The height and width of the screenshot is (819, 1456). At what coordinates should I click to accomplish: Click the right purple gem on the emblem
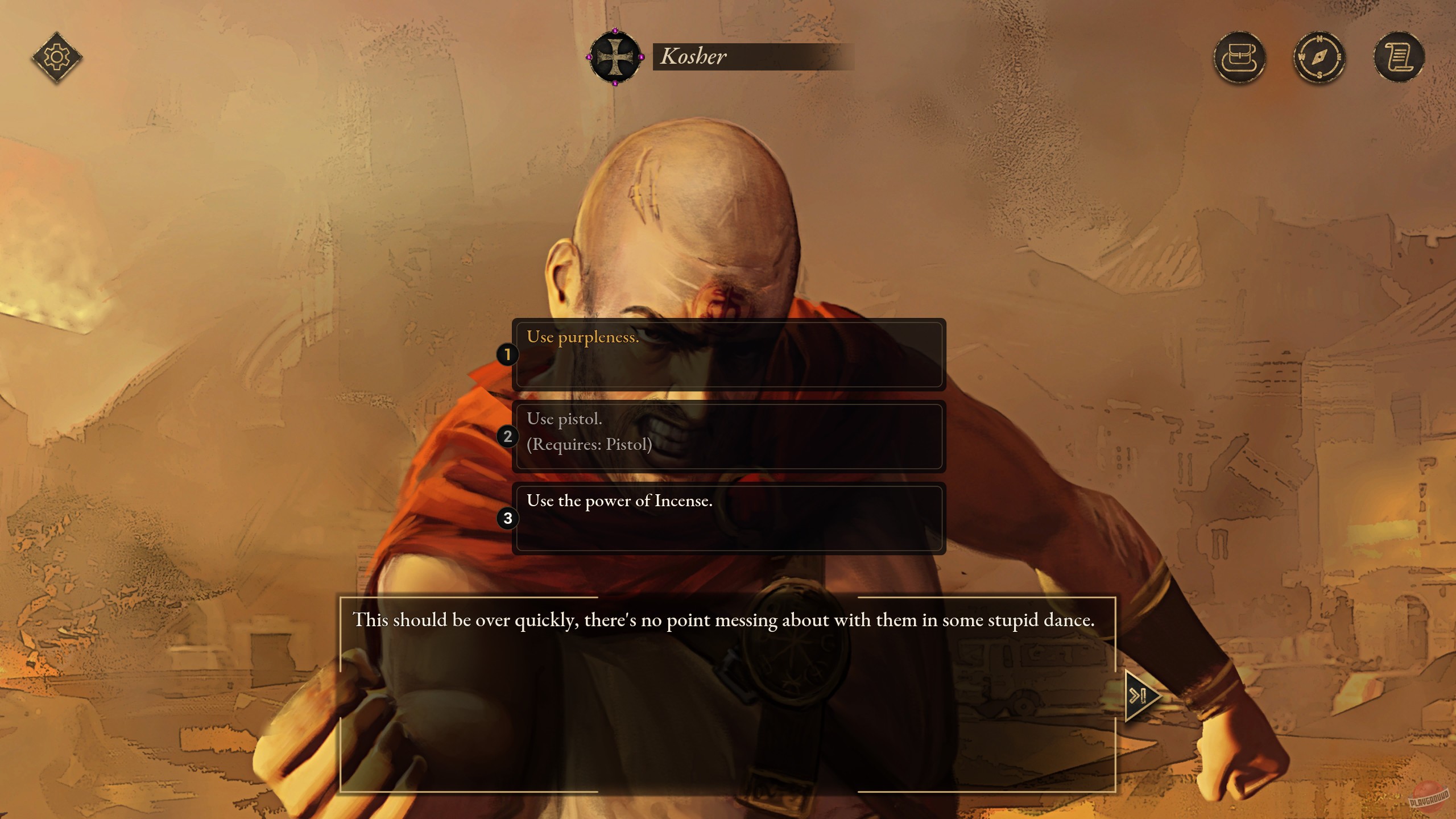(x=642, y=57)
